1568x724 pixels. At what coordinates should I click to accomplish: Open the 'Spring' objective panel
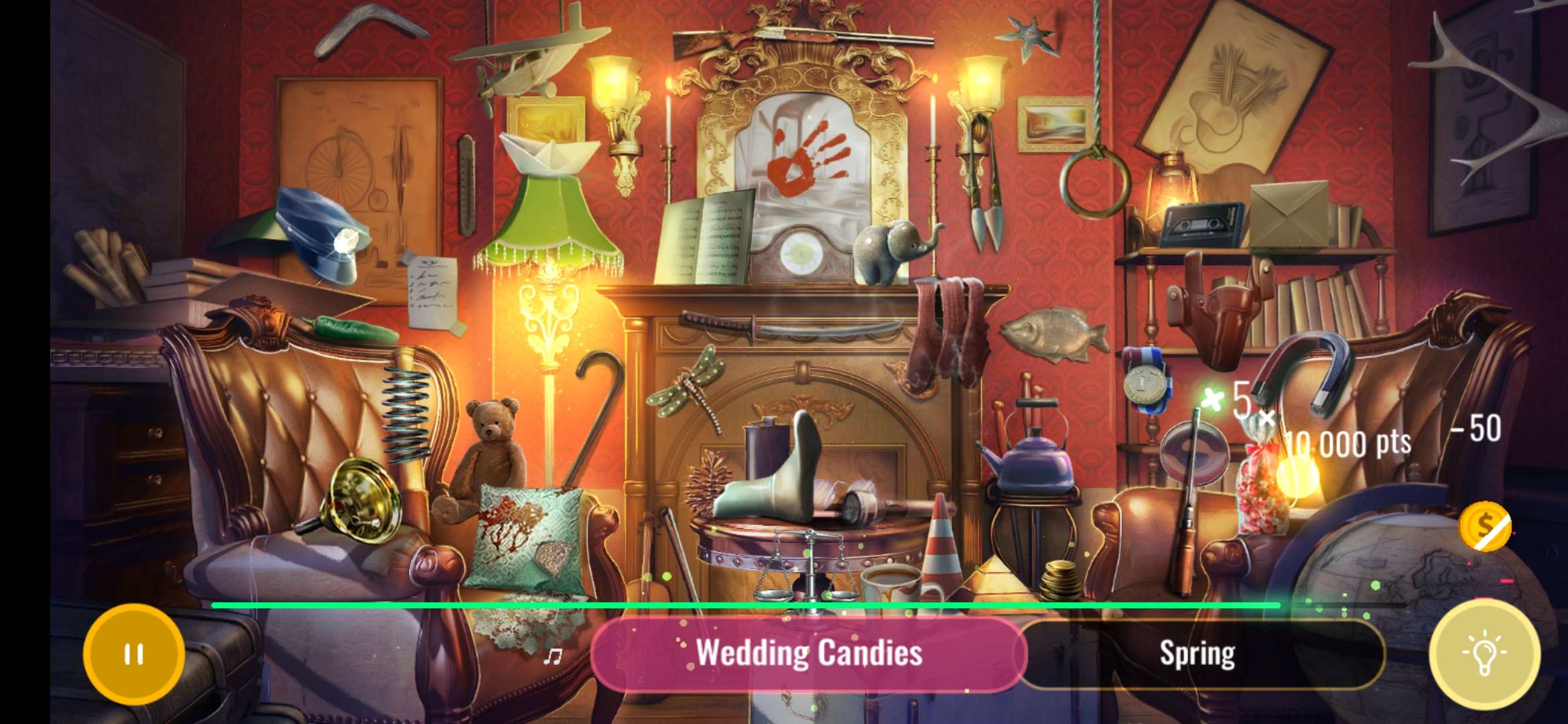pyautogui.click(x=1199, y=654)
